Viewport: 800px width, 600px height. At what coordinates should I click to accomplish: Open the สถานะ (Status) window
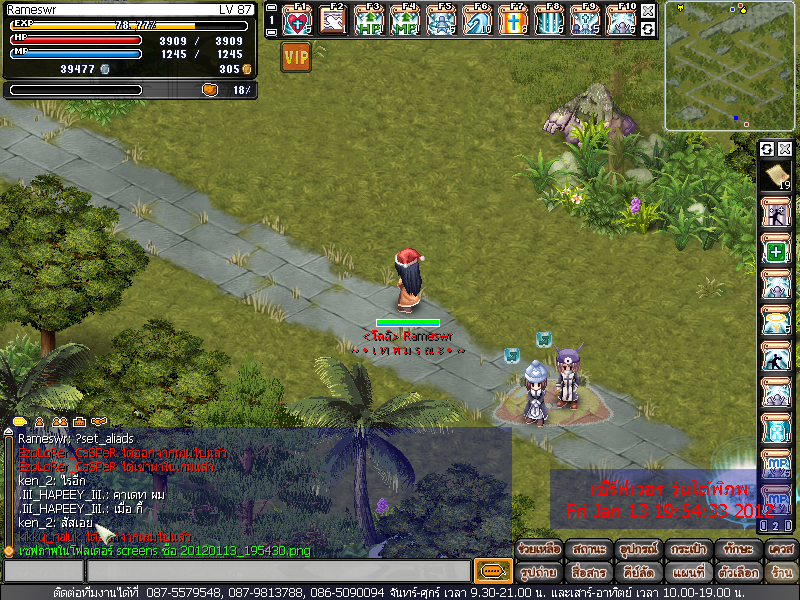[x=588, y=549]
